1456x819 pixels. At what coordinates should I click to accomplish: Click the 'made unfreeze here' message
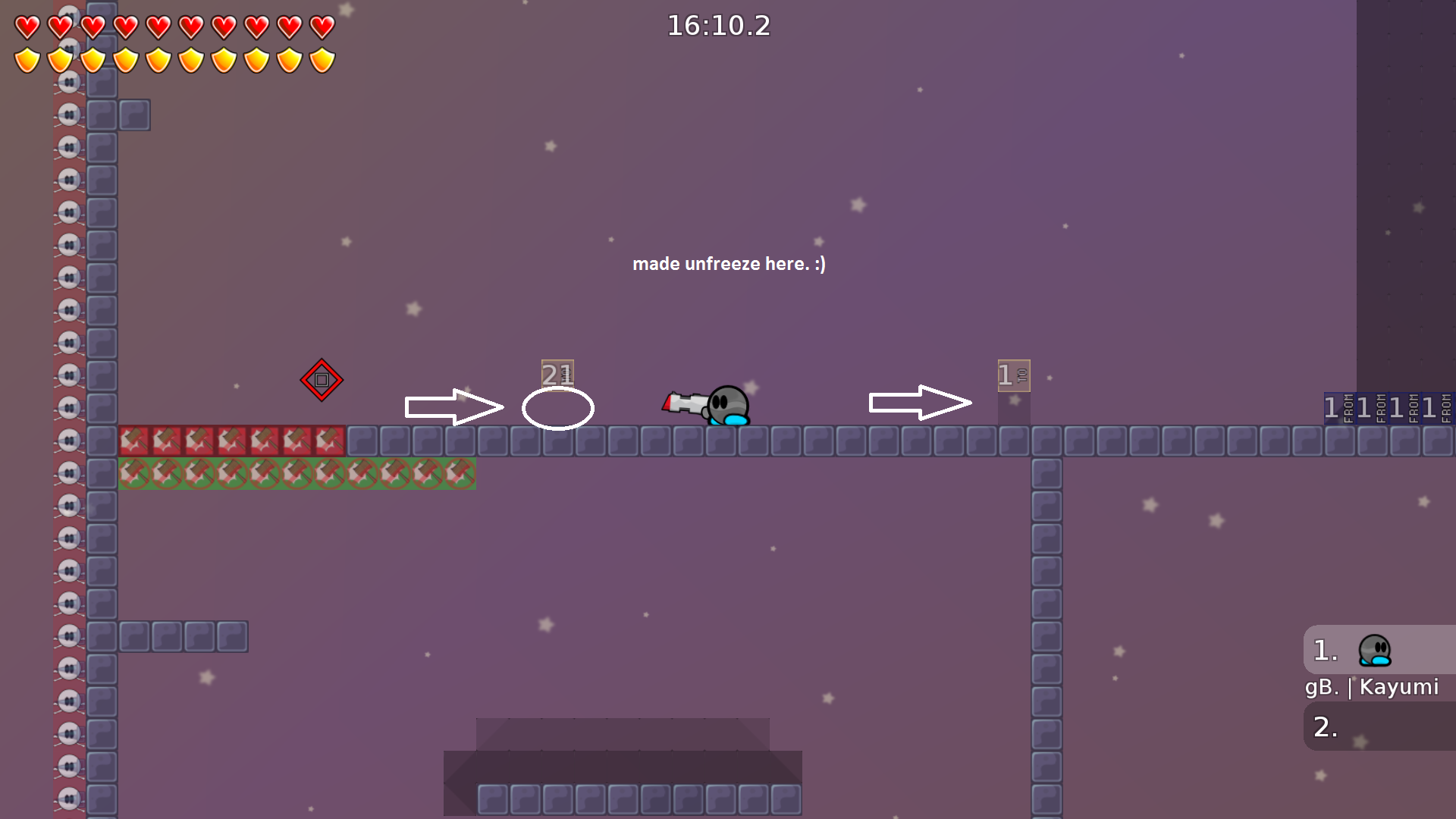click(729, 264)
